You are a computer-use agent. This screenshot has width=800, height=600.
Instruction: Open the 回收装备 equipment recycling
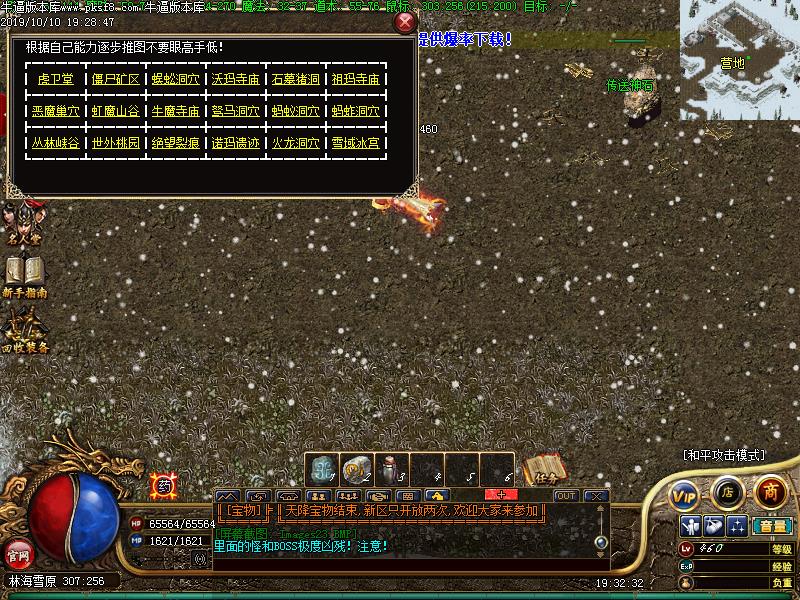(25, 330)
